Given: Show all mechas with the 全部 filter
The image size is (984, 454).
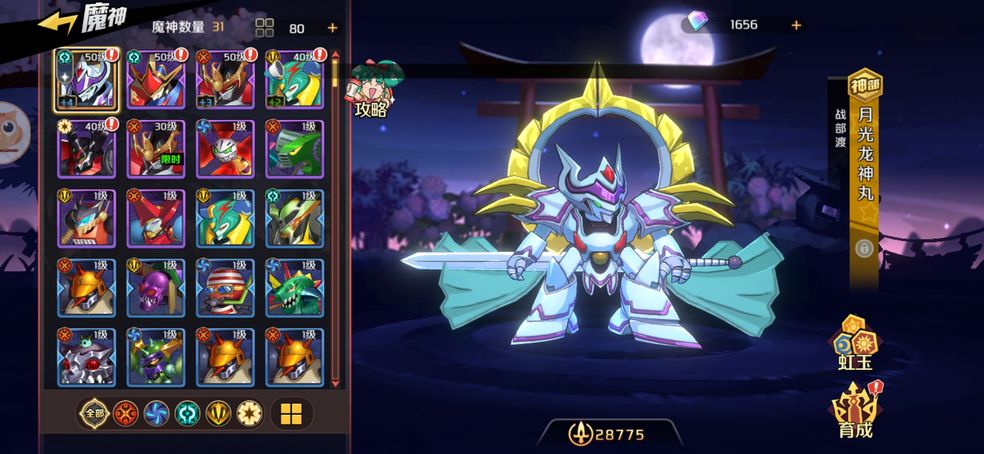Looking at the screenshot, I should [95, 414].
